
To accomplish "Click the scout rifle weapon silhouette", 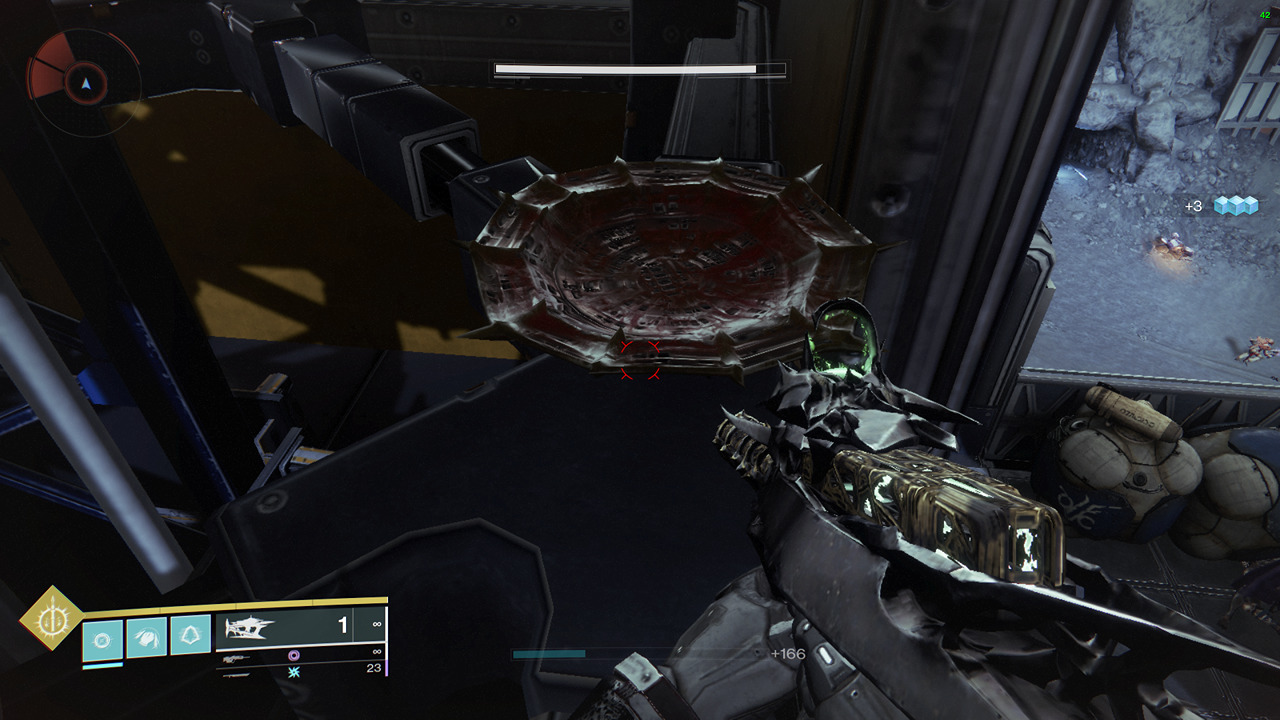I will pos(236,660).
